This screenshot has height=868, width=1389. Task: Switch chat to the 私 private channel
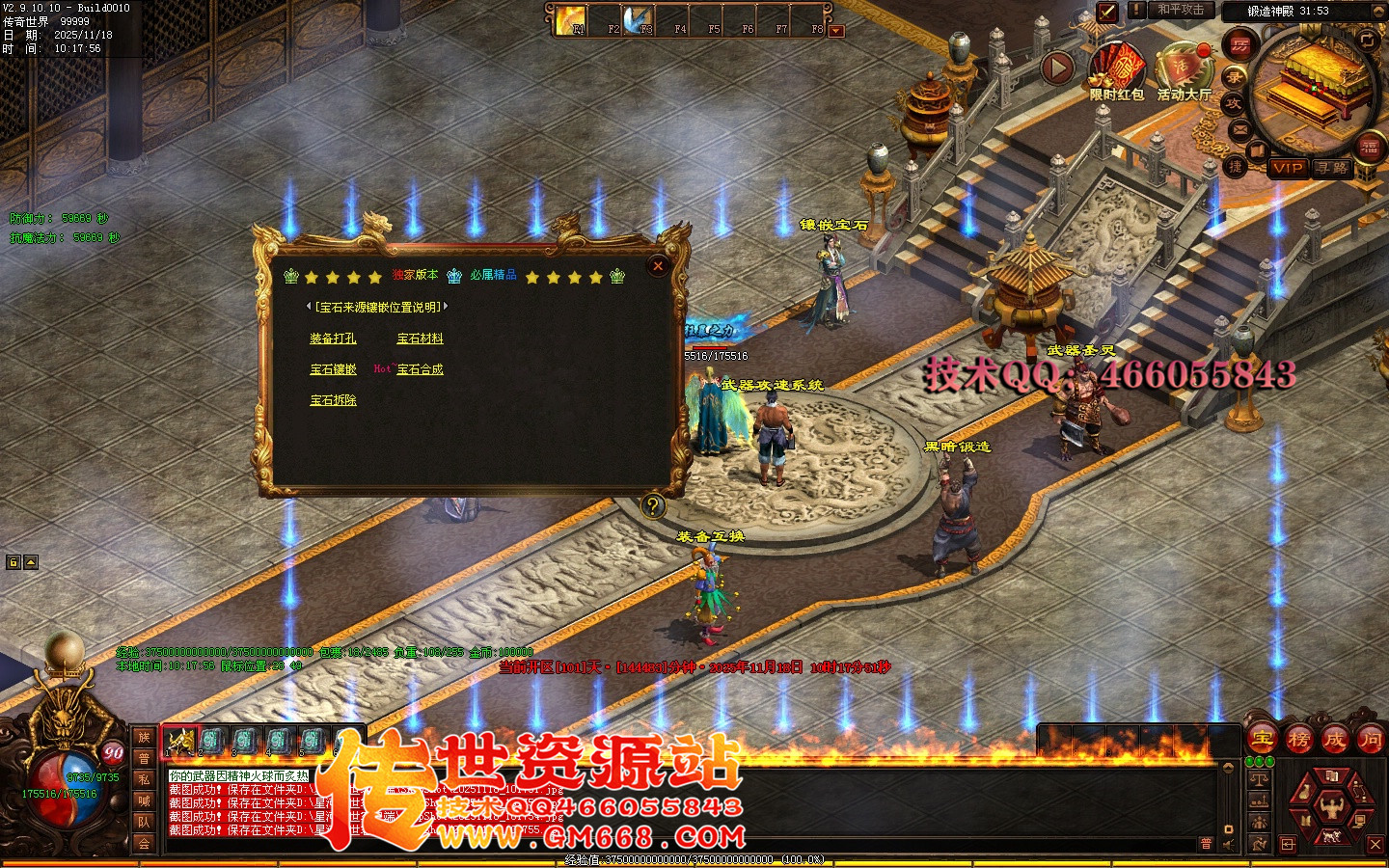[144, 779]
